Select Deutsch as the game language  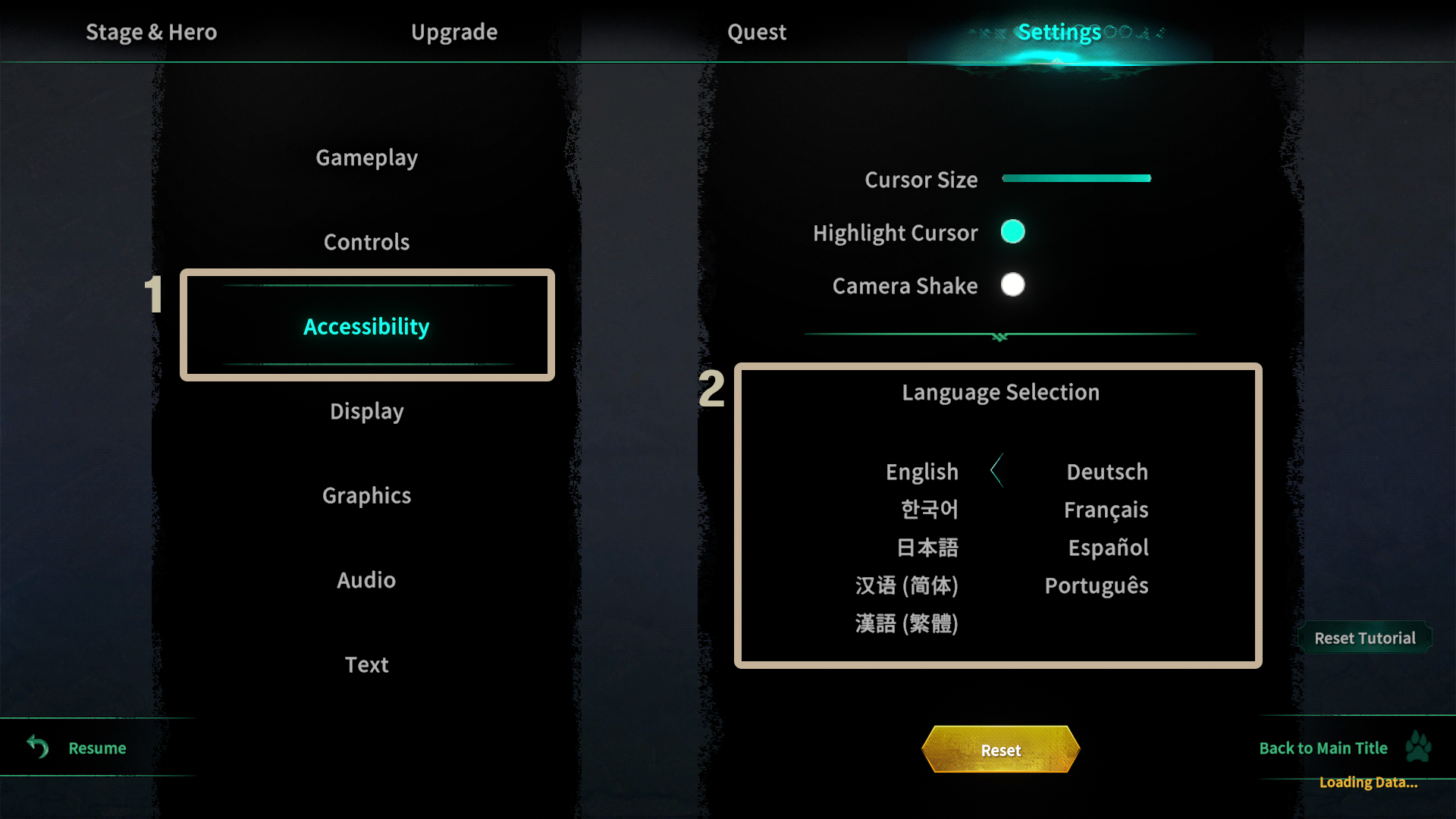(x=1106, y=472)
